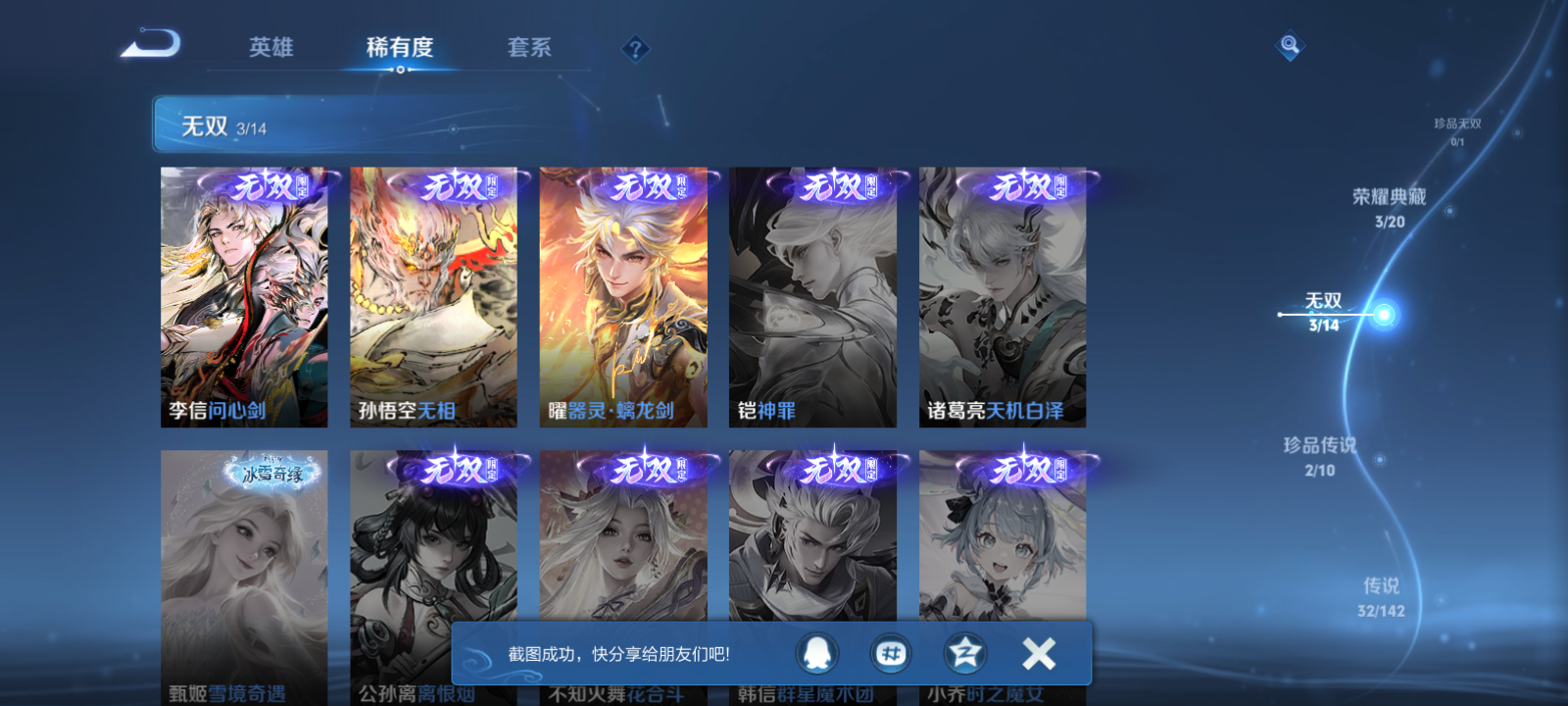Screen dimensions: 1568x706
Task: Open the 孙悟空无相 skin card
Action: pyautogui.click(x=434, y=294)
